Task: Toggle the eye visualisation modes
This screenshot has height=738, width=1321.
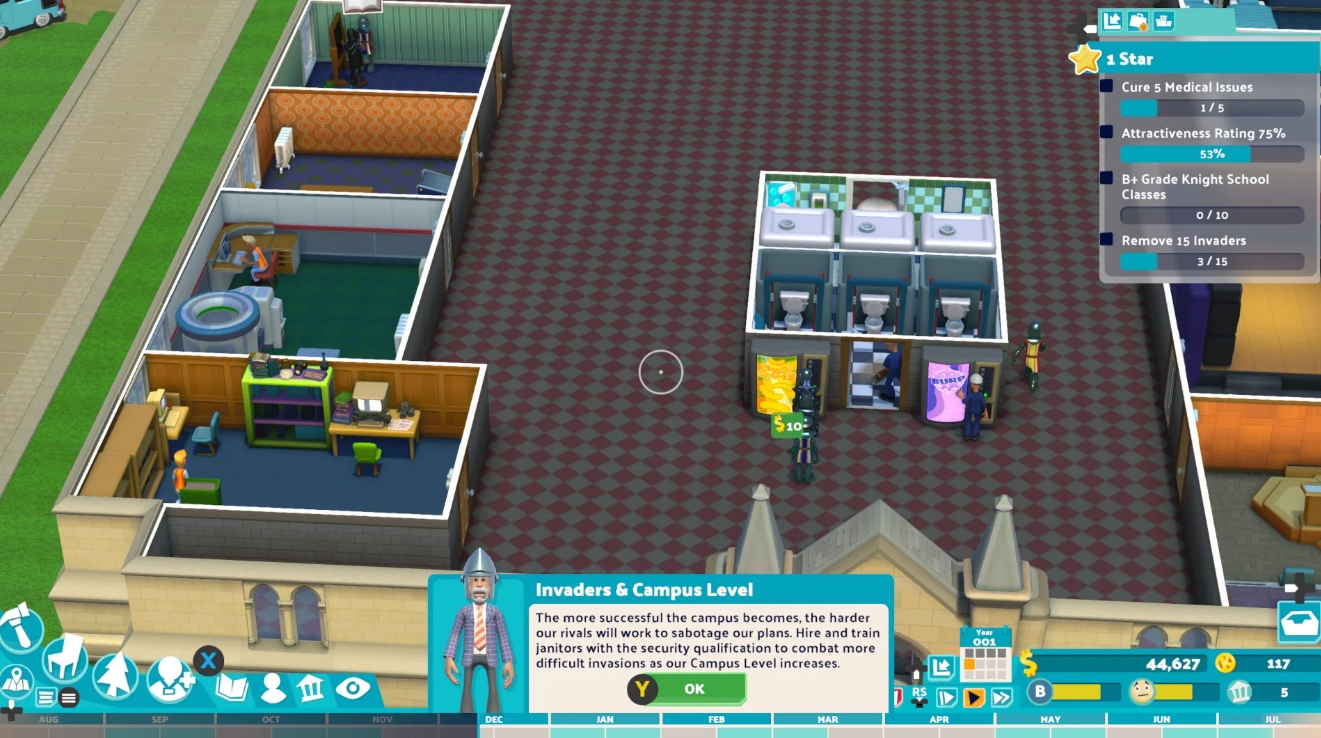Action: 352,688
